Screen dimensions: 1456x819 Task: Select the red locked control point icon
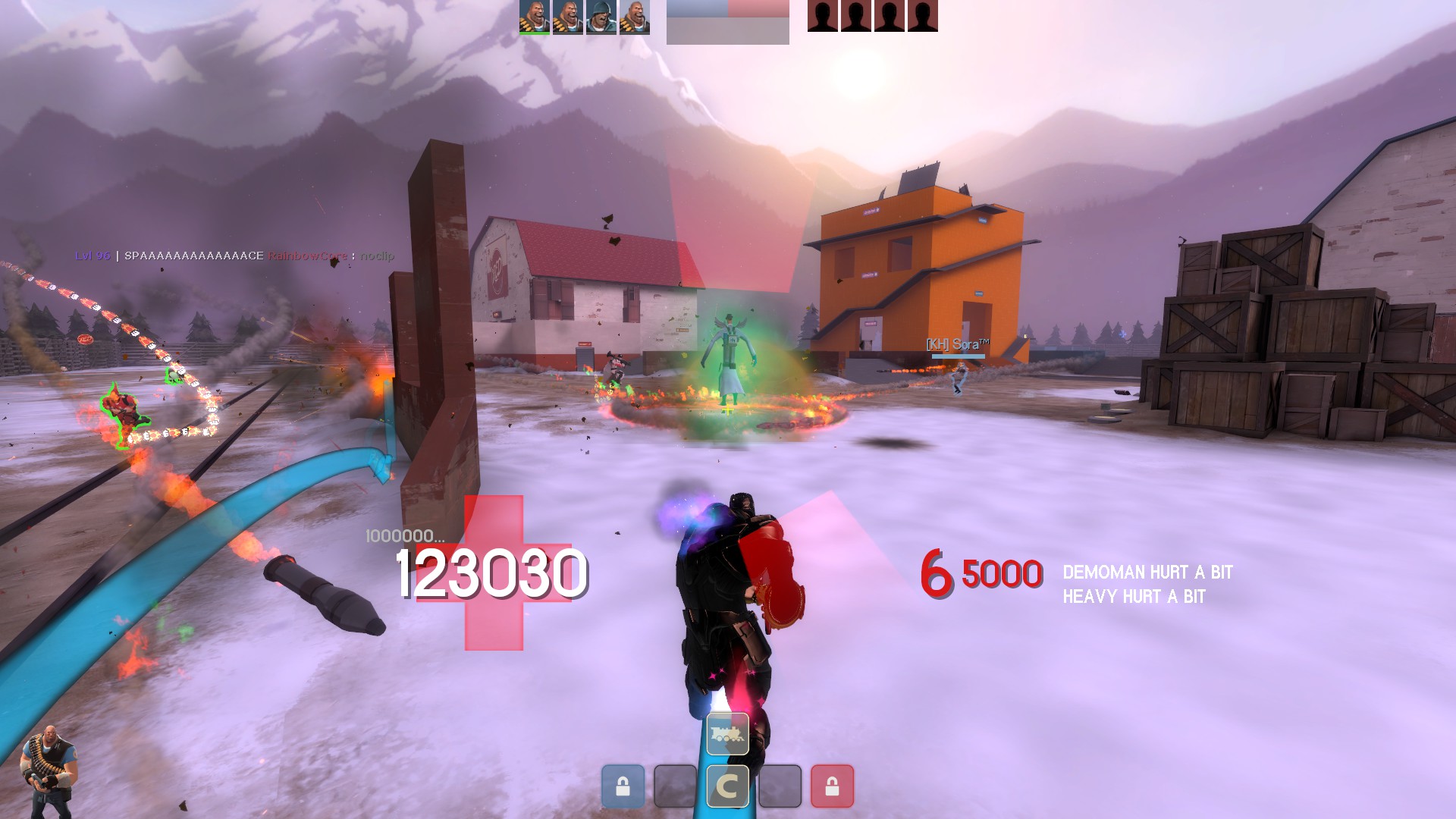(x=832, y=786)
